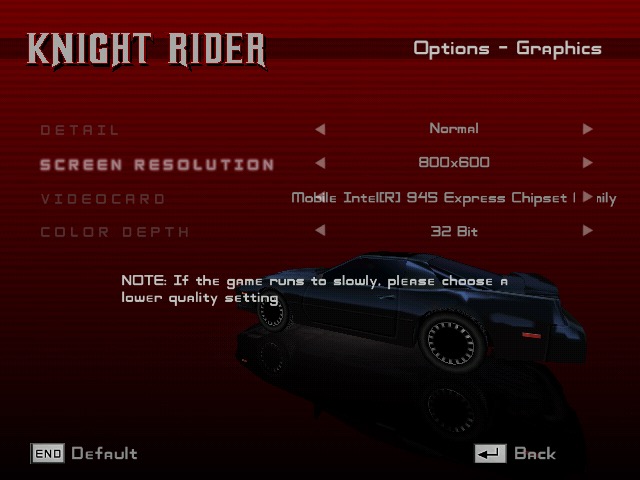Restore Default graphics settings

(85, 454)
